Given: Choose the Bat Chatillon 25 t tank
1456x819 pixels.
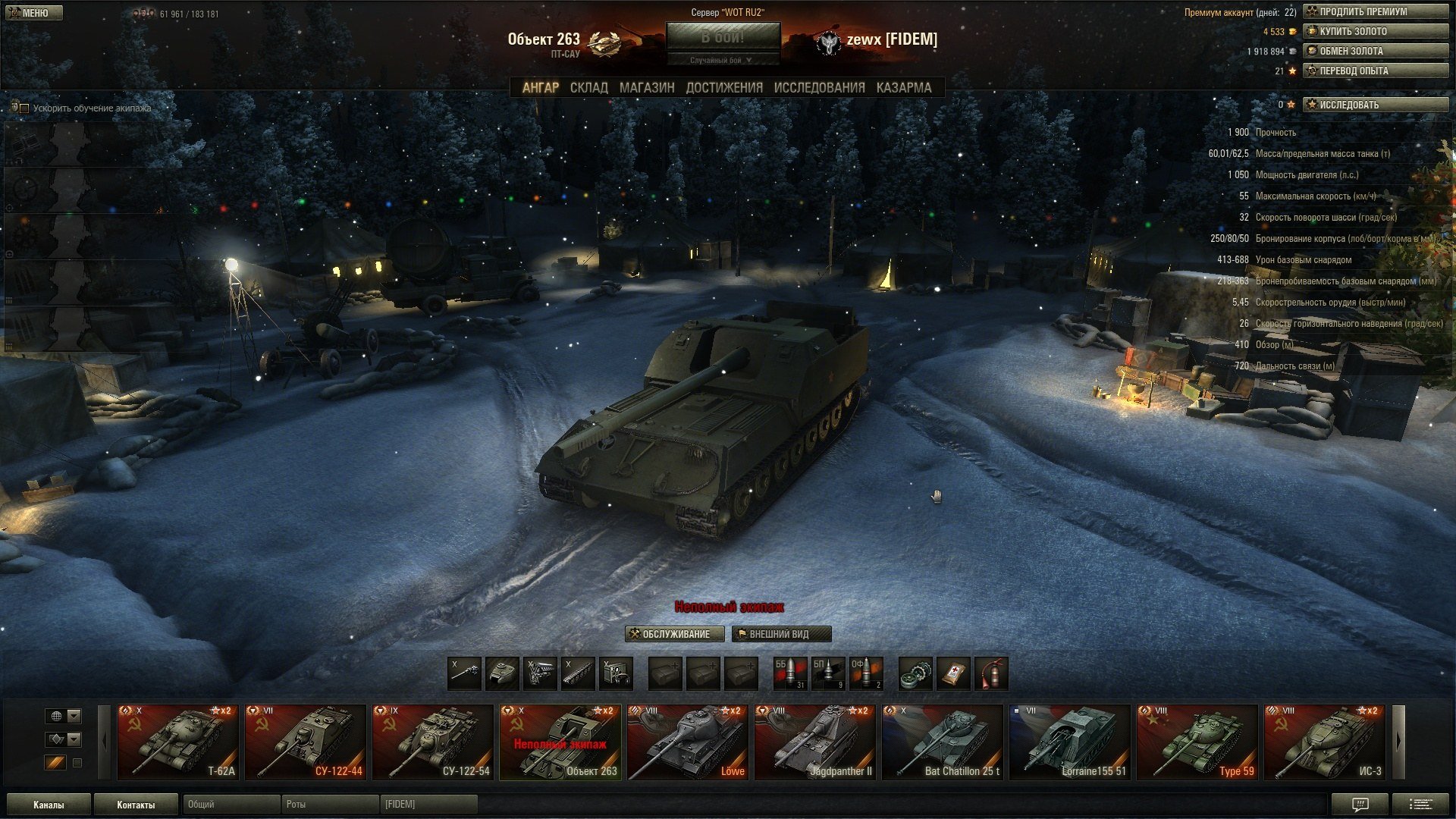Looking at the screenshot, I should (x=942, y=742).
